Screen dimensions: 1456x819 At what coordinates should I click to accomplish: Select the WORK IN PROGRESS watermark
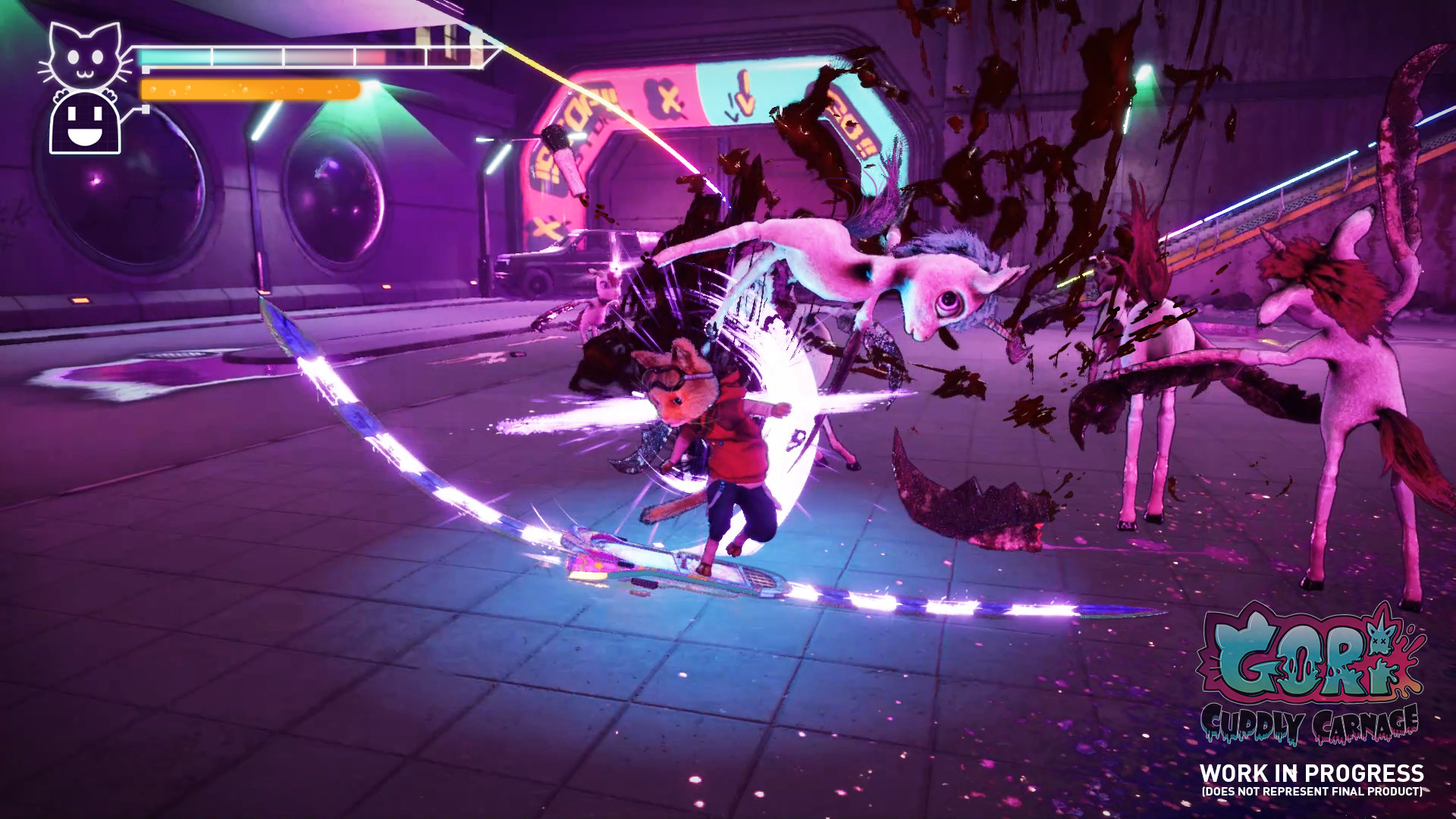point(1313,773)
